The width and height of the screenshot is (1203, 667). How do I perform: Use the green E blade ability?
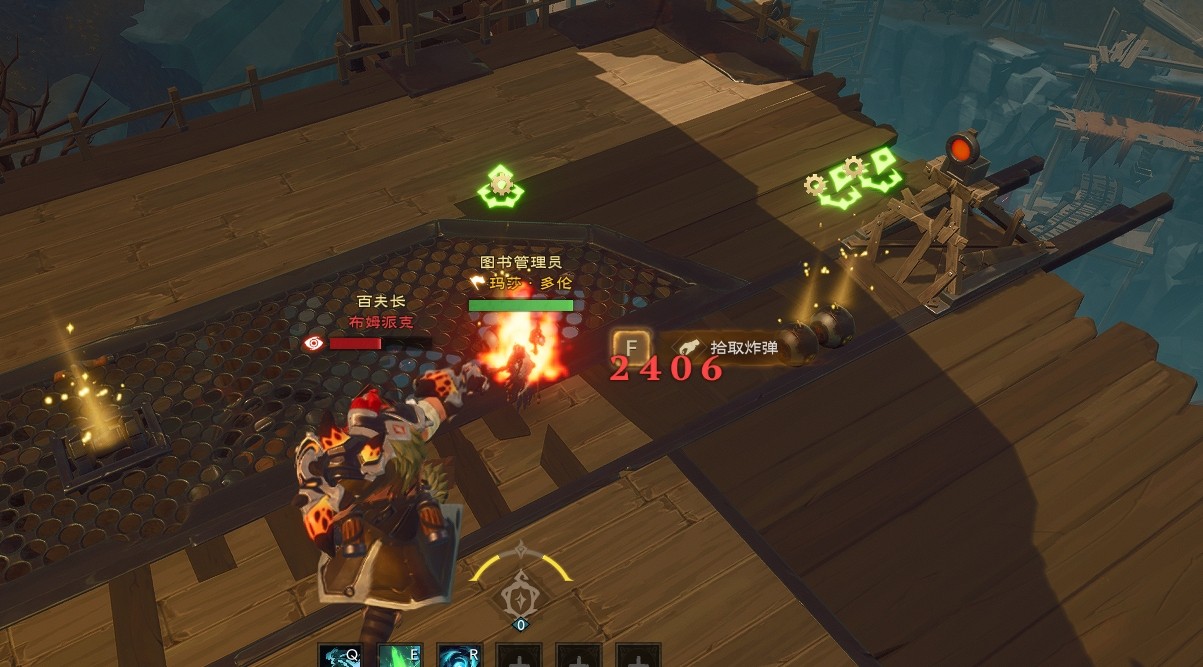(399, 656)
